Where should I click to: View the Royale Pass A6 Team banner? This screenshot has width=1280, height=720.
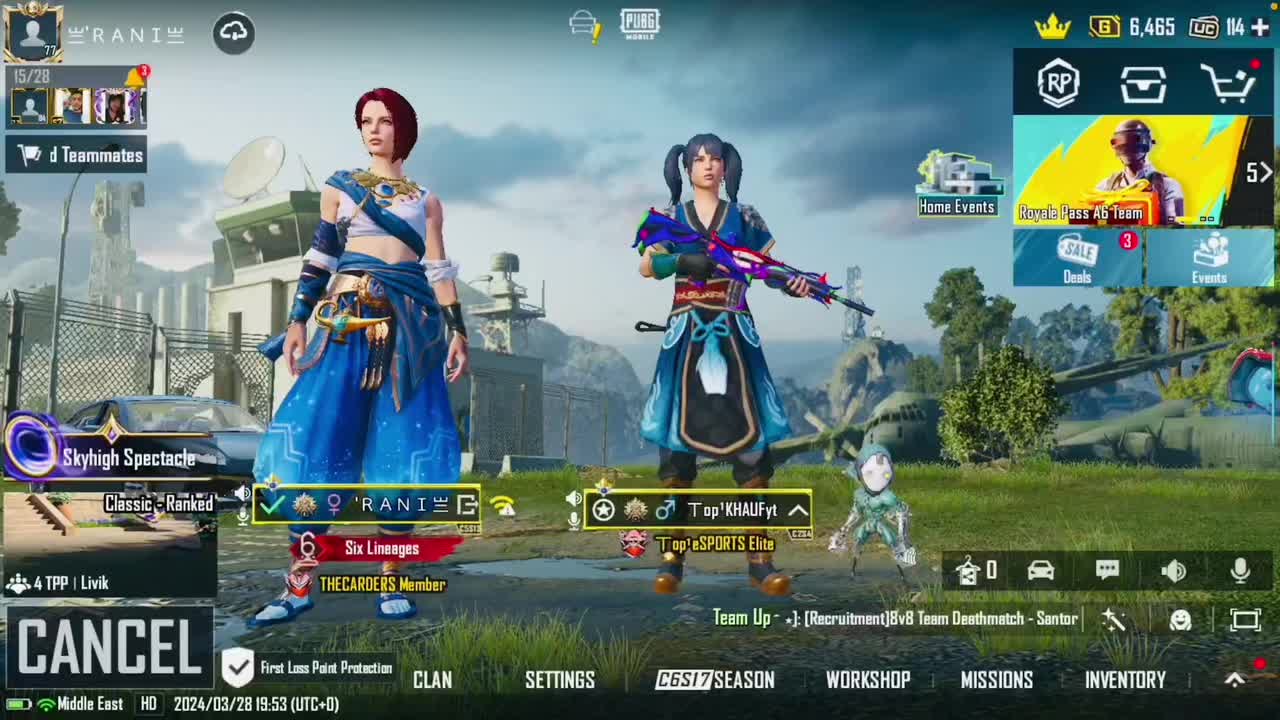click(1128, 171)
